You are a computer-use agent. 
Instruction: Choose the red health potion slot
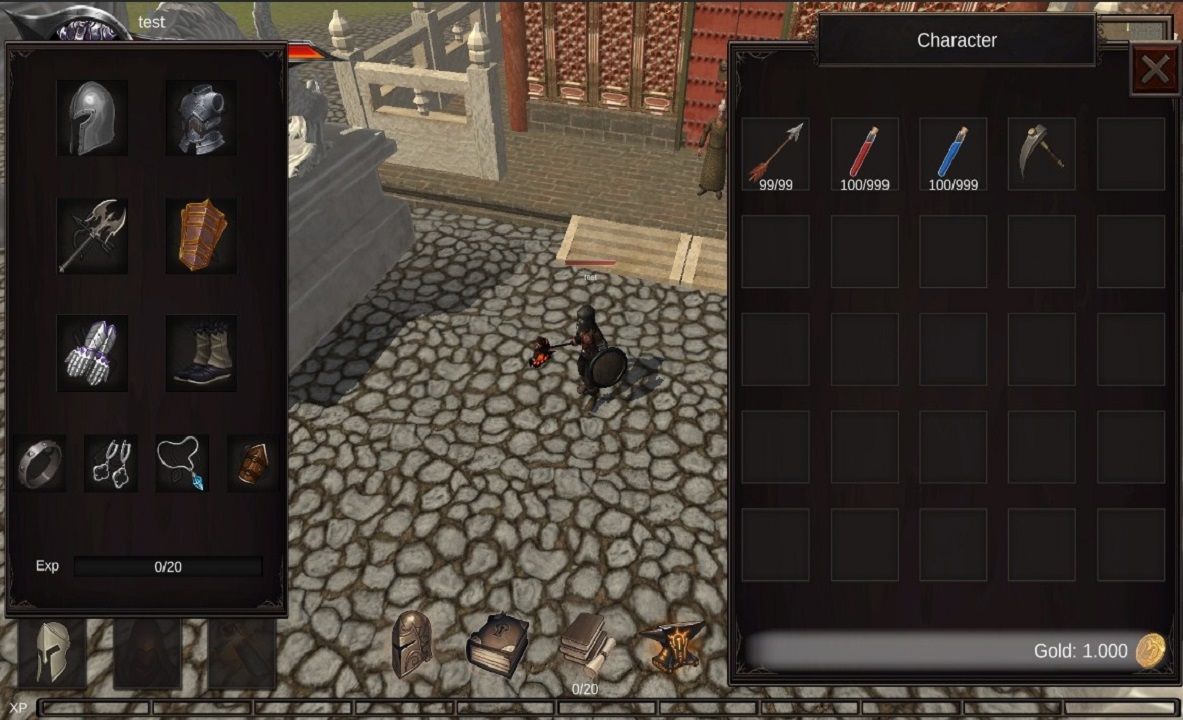tap(865, 154)
